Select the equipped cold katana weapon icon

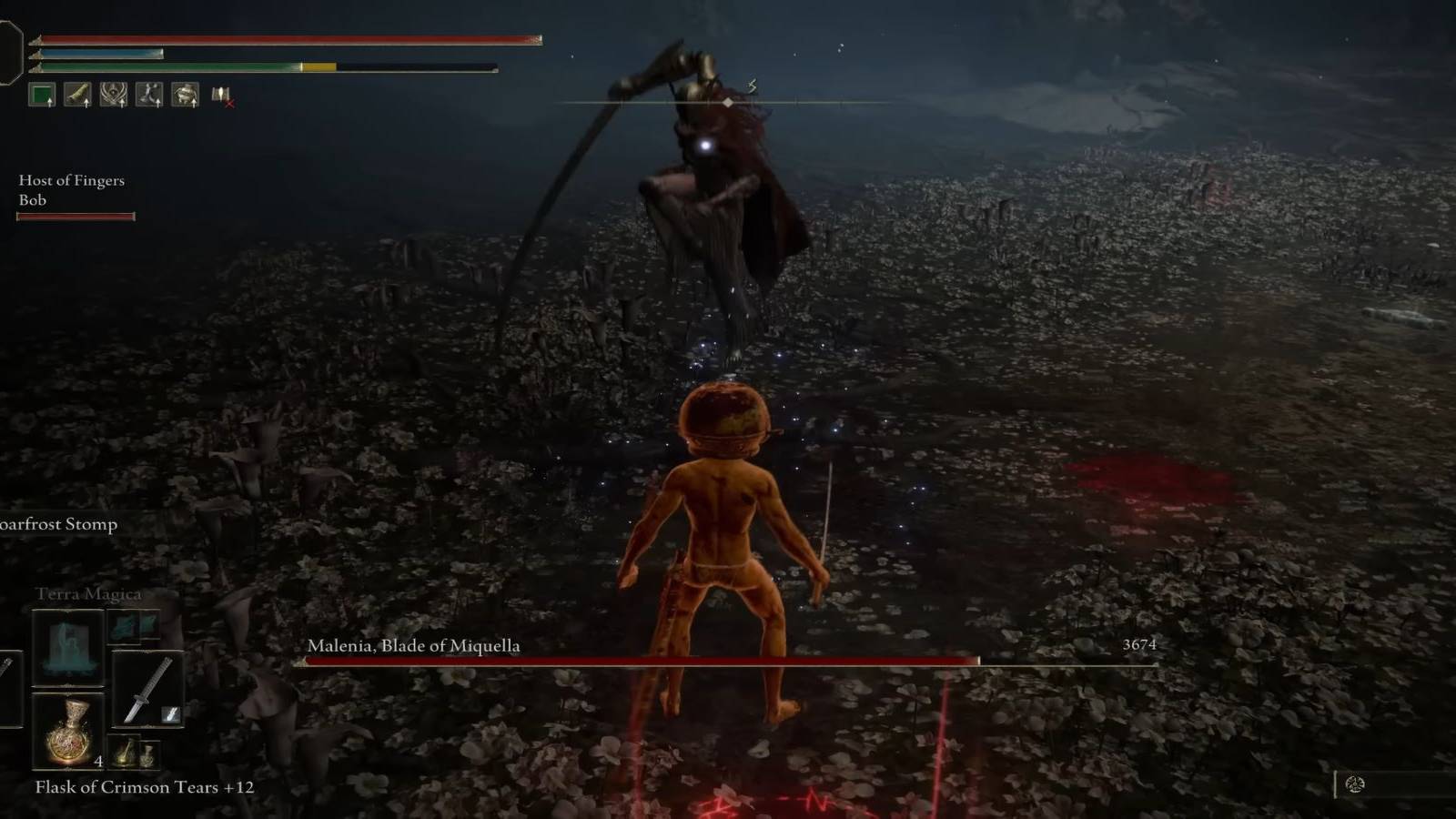coord(146,687)
